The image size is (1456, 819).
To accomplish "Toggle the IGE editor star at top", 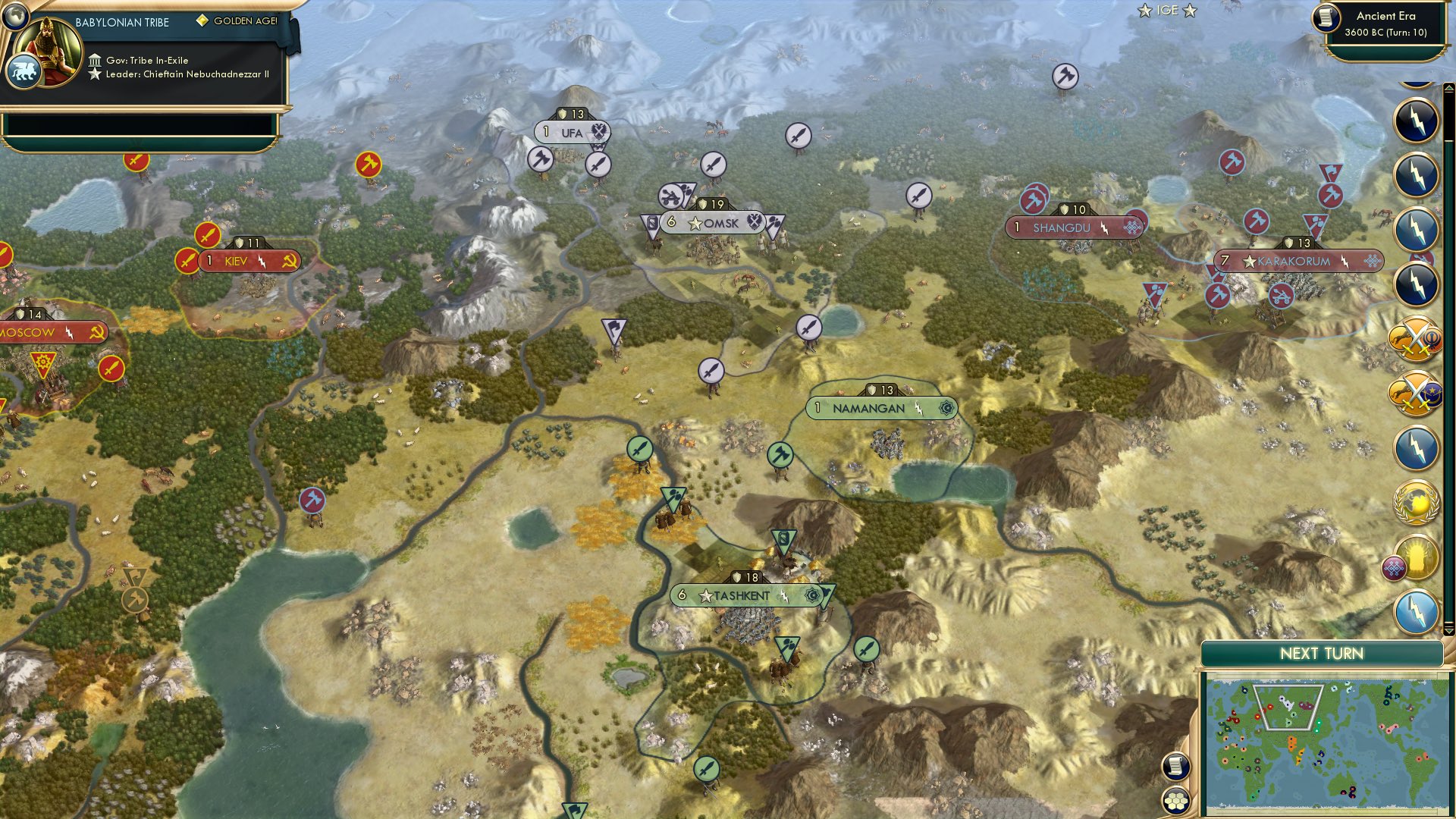I will point(1144,11).
